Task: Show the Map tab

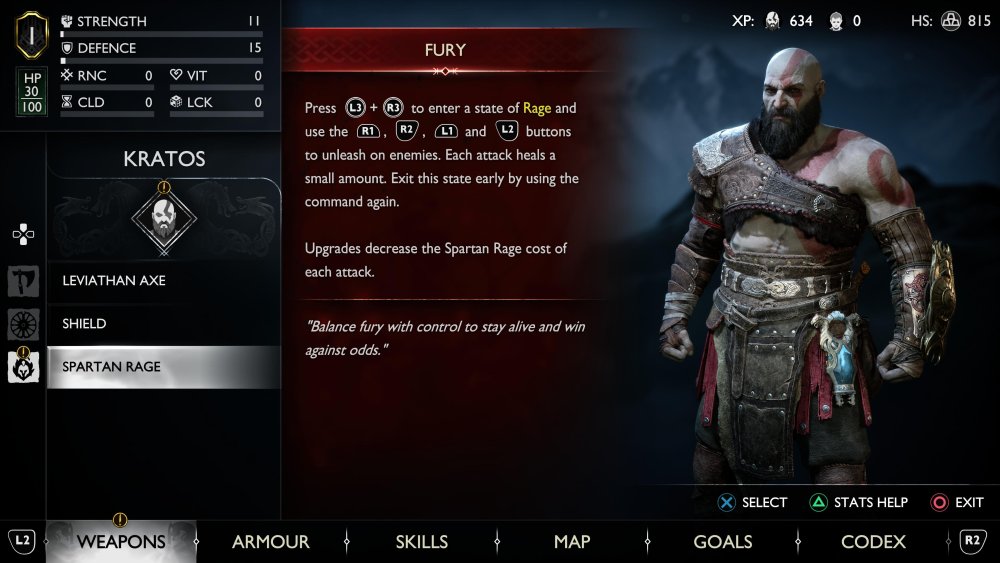Action: (572, 542)
